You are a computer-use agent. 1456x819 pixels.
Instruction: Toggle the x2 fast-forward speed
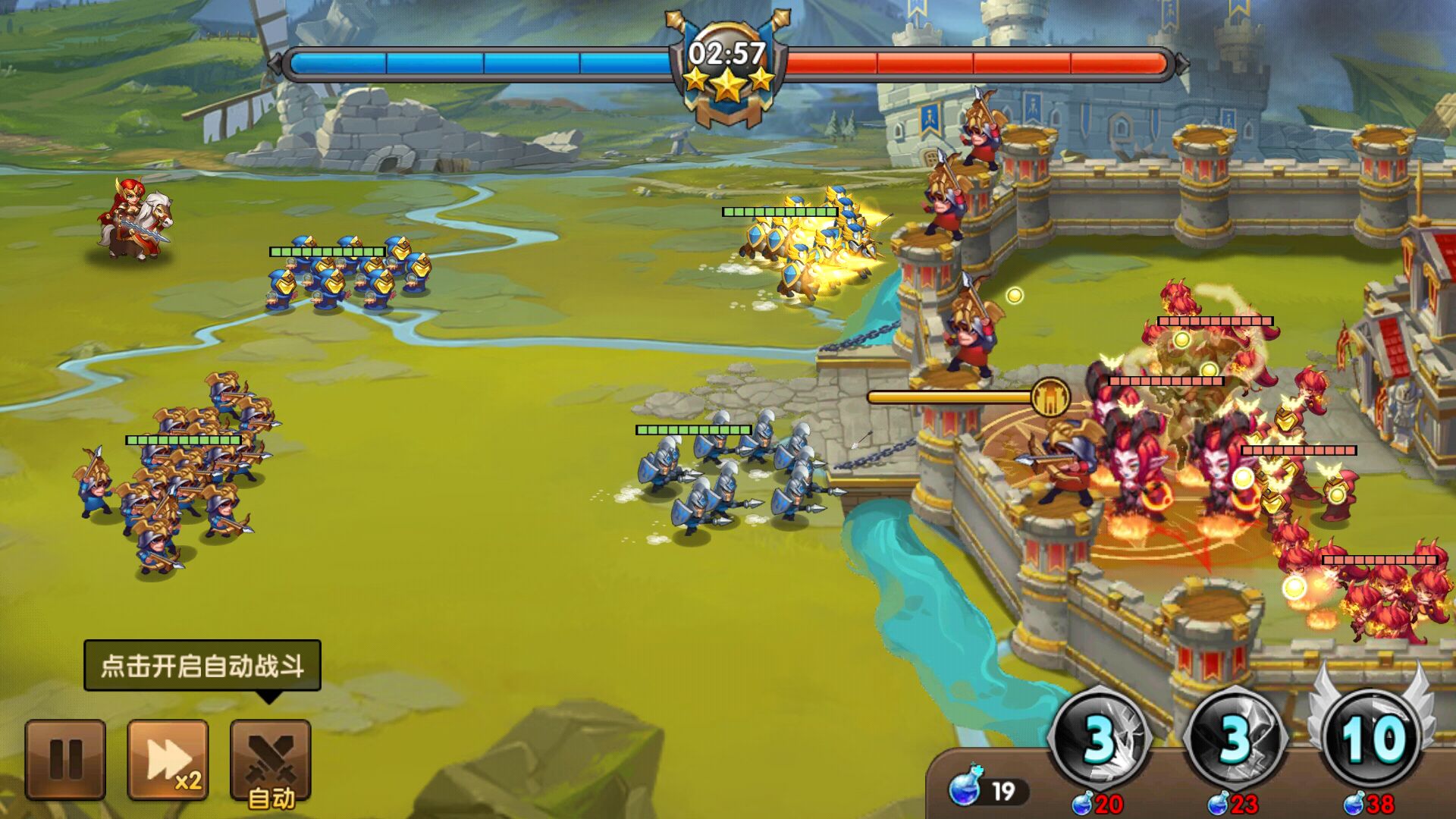click(x=168, y=759)
